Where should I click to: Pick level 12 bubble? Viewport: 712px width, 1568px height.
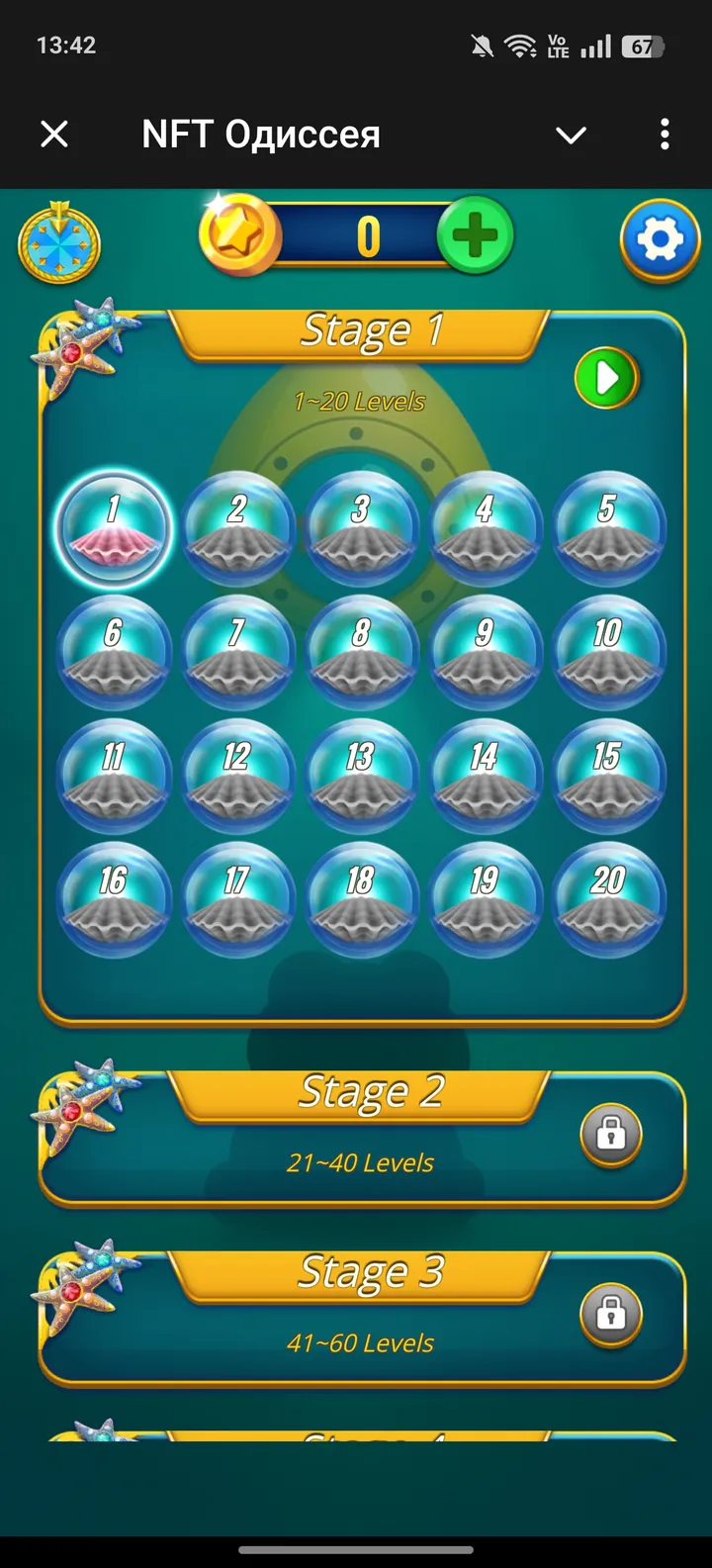(x=237, y=776)
